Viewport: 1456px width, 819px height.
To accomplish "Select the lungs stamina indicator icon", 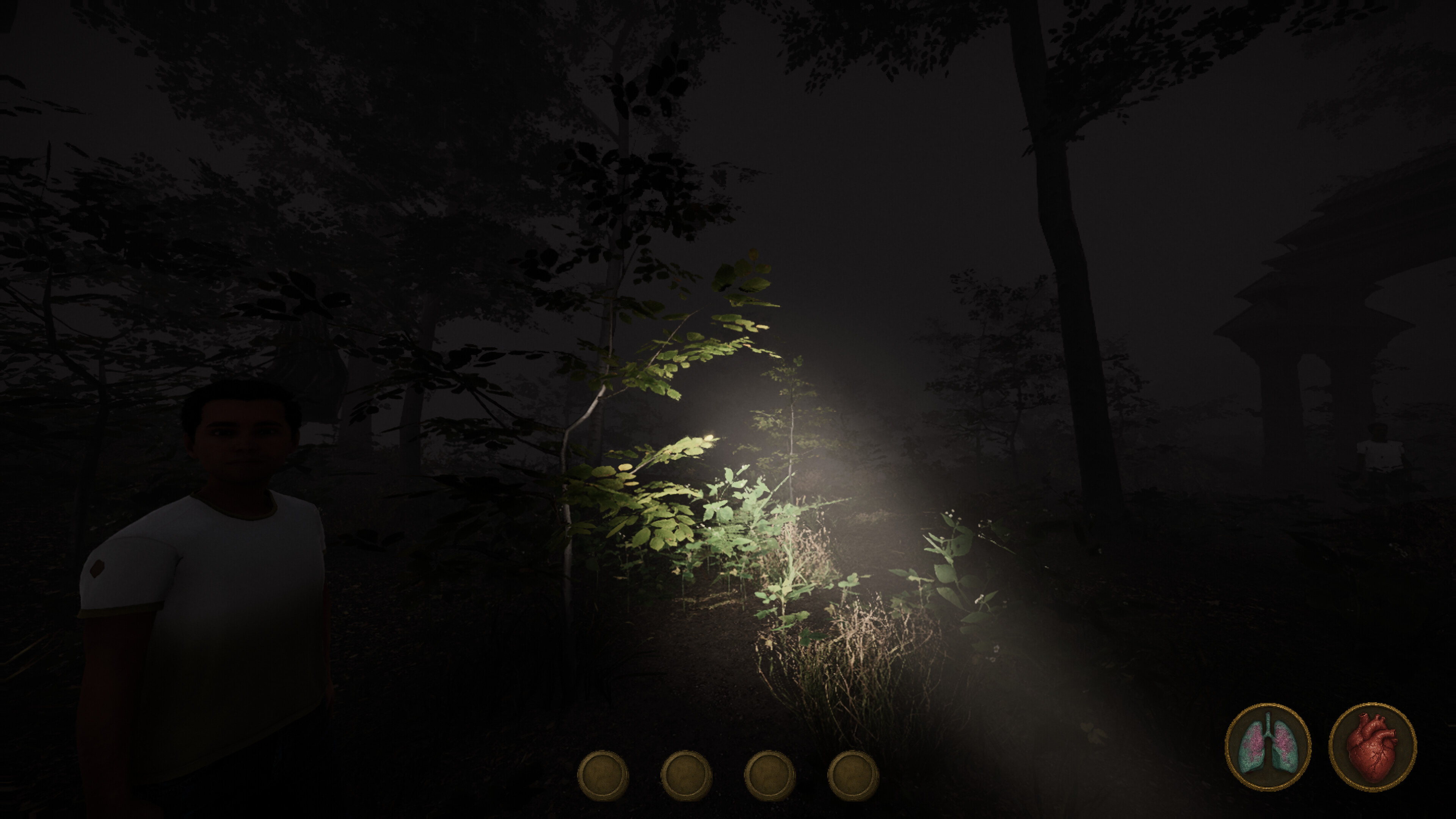I will click(1267, 747).
